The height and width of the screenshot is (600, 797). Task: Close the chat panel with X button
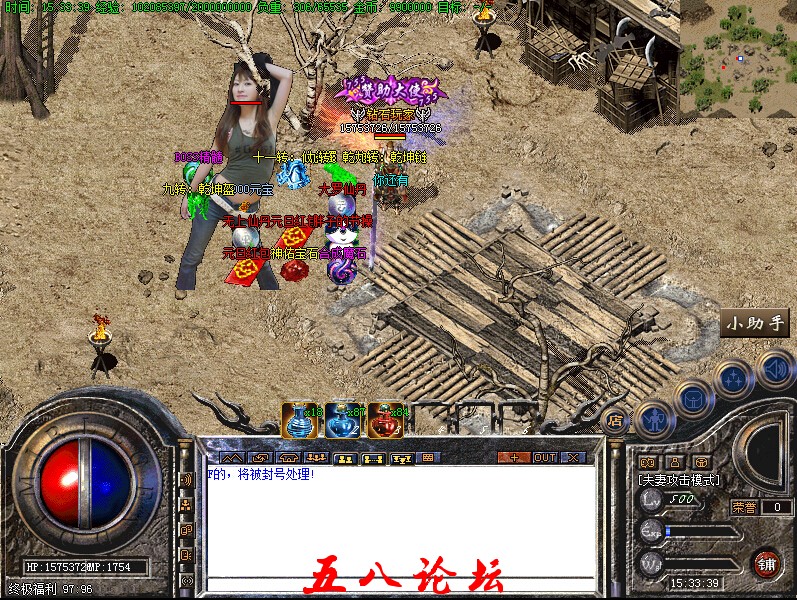(572, 457)
